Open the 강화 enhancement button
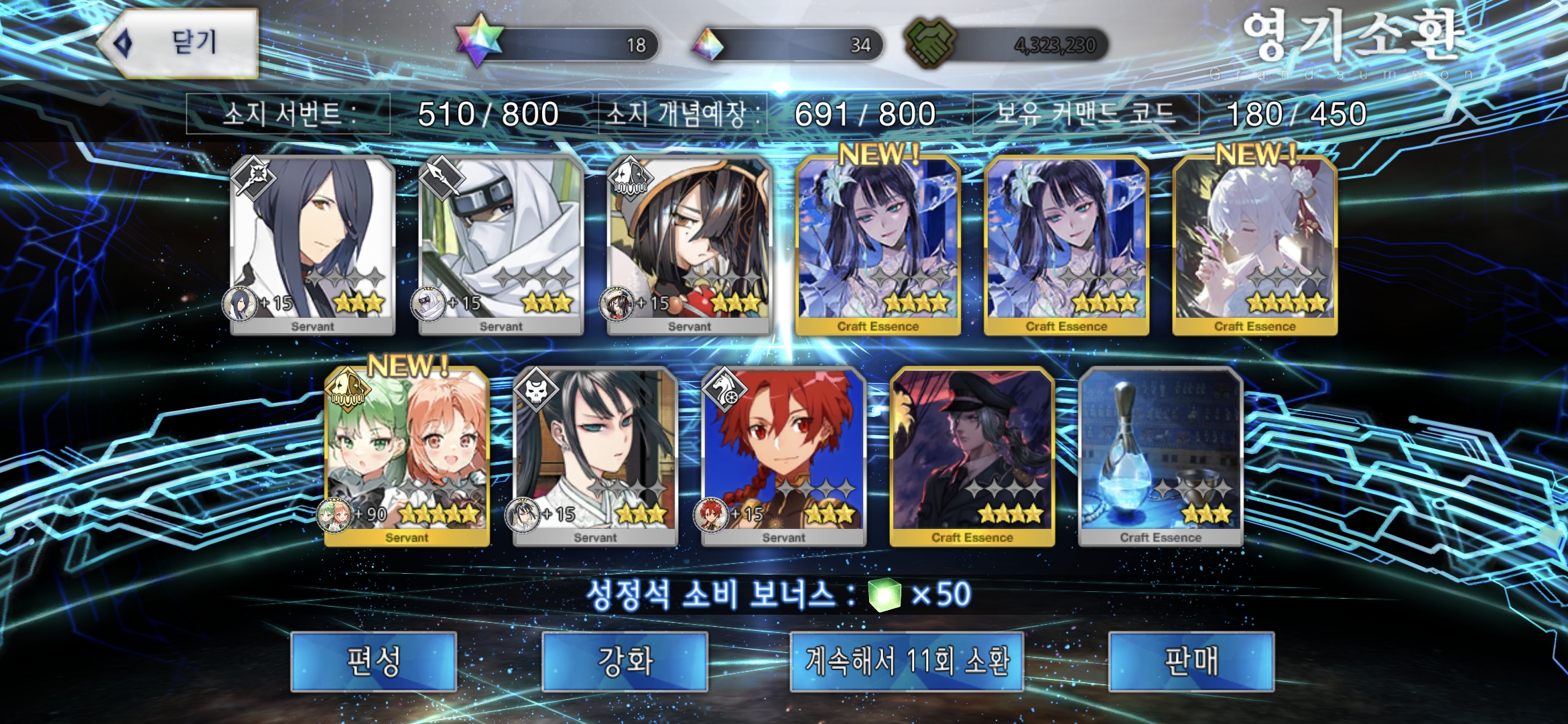 point(625,661)
